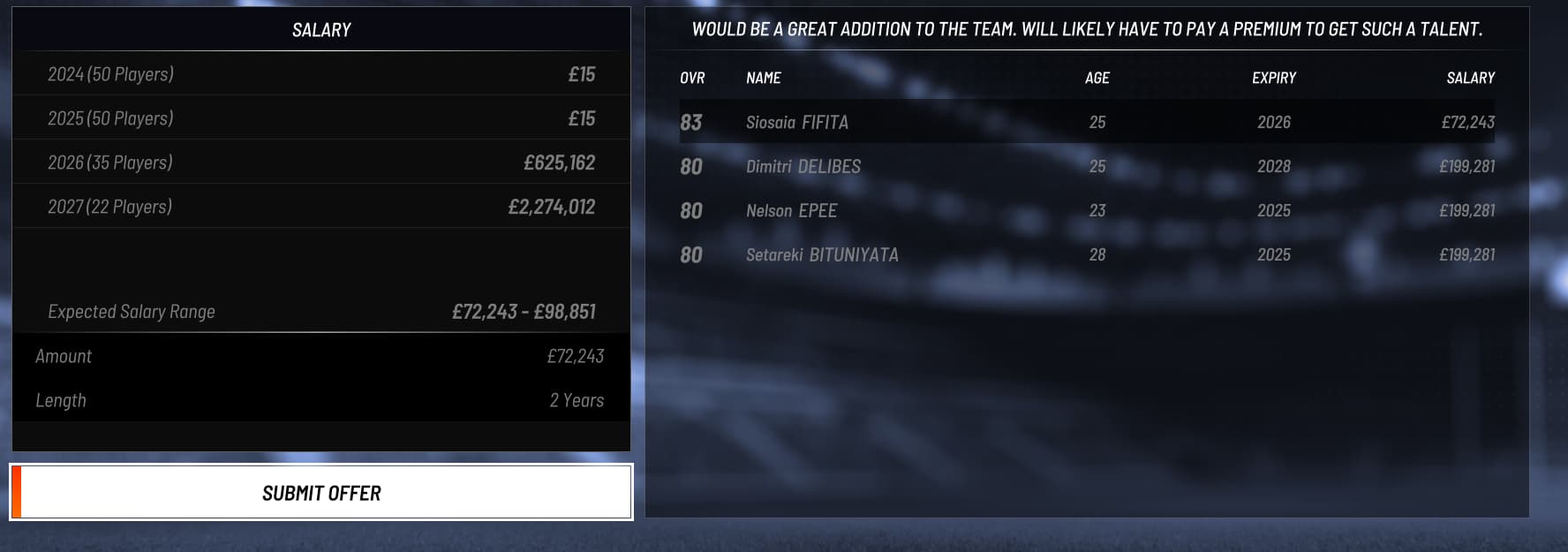Change the contract Length setting
The height and width of the screenshot is (552, 1568).
[x=320, y=400]
